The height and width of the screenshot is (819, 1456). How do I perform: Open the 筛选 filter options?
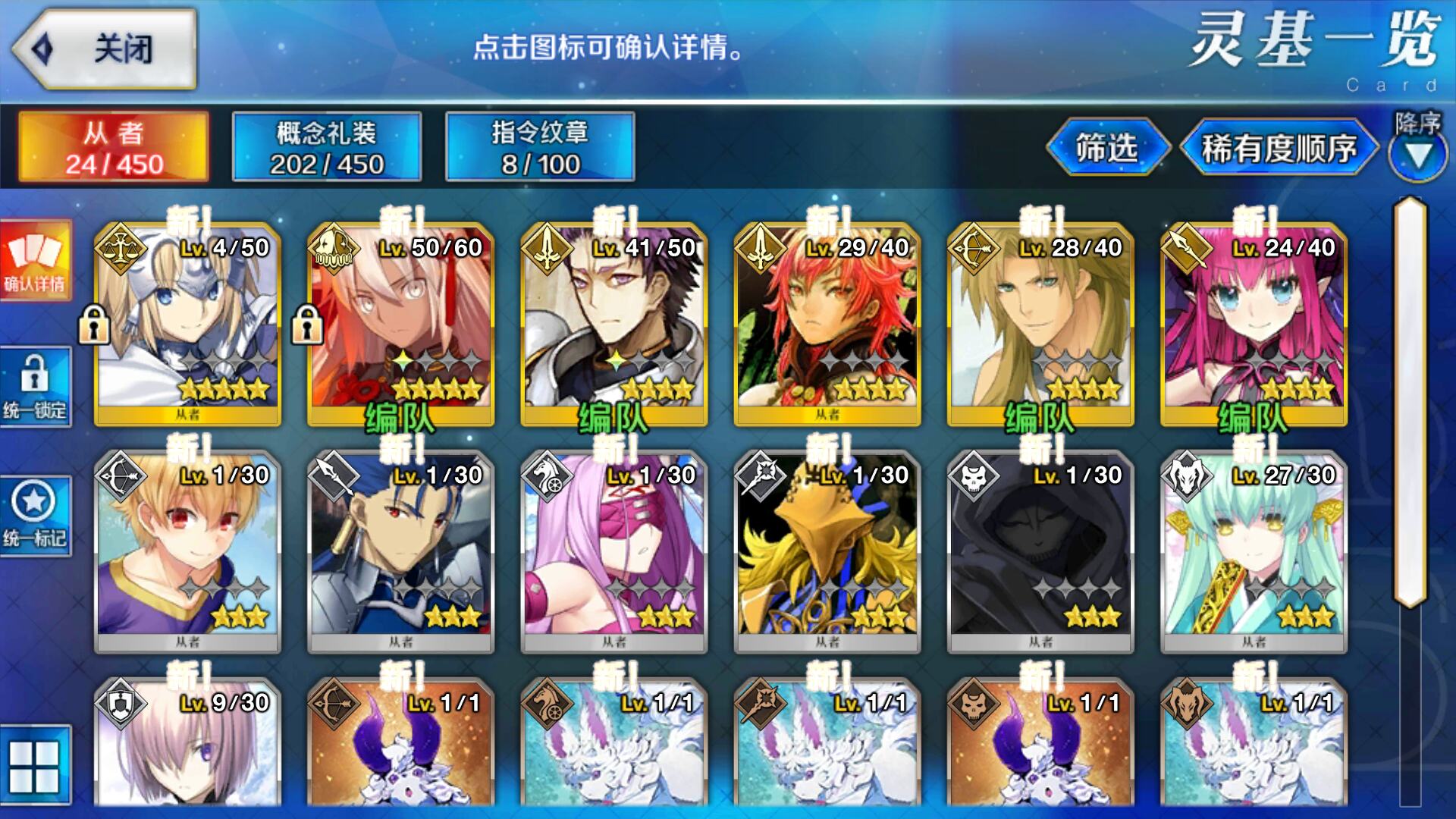[x=1106, y=148]
